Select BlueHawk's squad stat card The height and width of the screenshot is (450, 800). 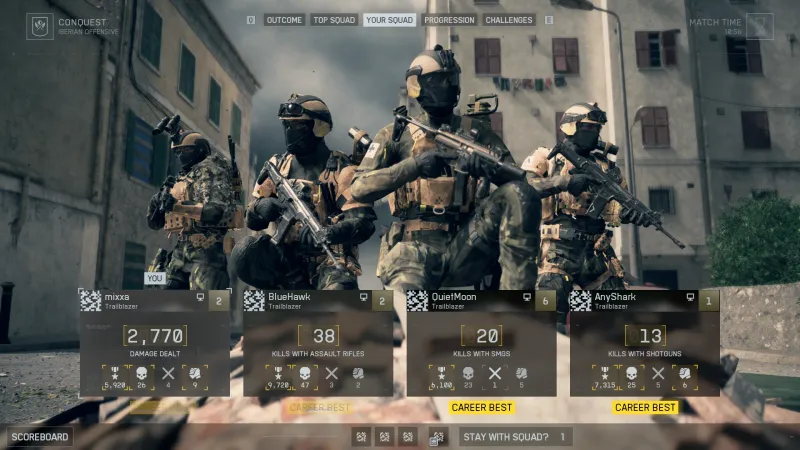pos(318,345)
